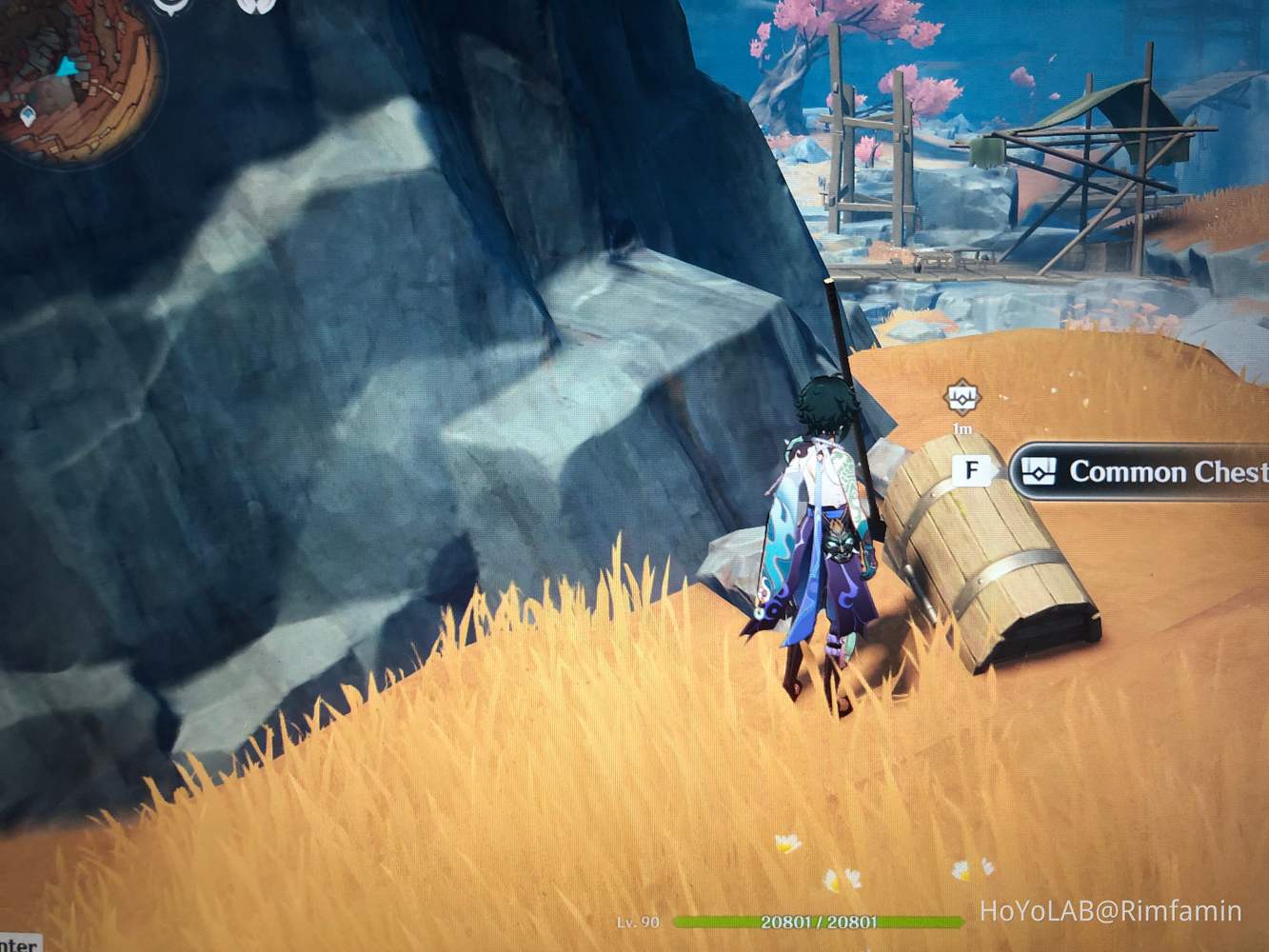Image resolution: width=1269 pixels, height=952 pixels.
Task: Click the chest marker icon above the chest
Action: click(963, 399)
